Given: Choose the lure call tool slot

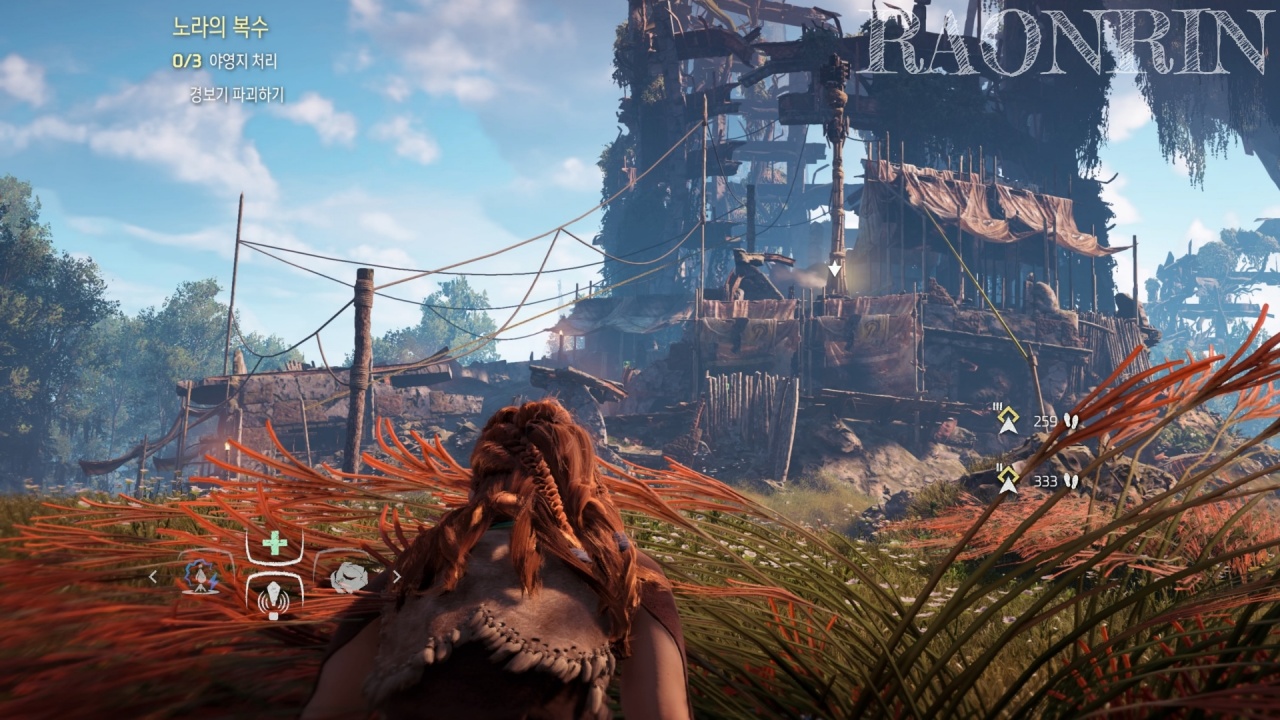Looking at the screenshot, I should pyautogui.click(x=274, y=599).
